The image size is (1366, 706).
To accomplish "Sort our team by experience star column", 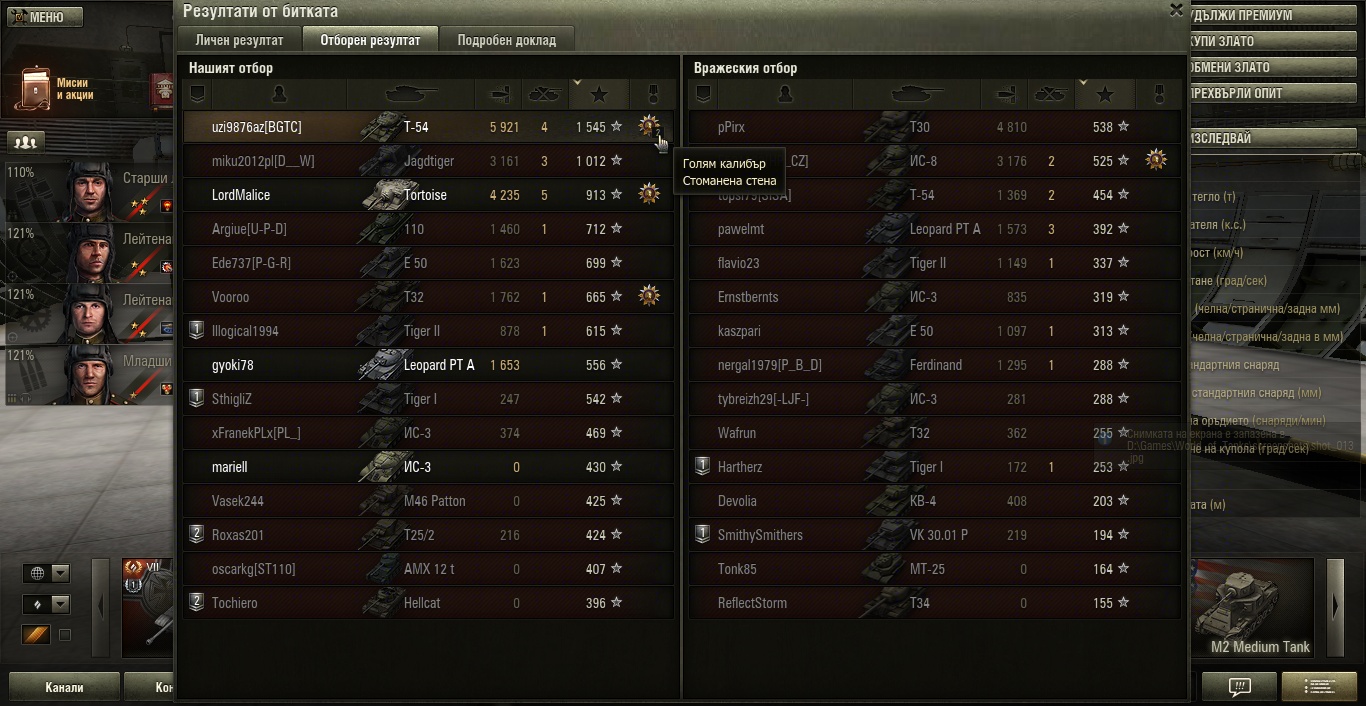I will pyautogui.click(x=599, y=94).
